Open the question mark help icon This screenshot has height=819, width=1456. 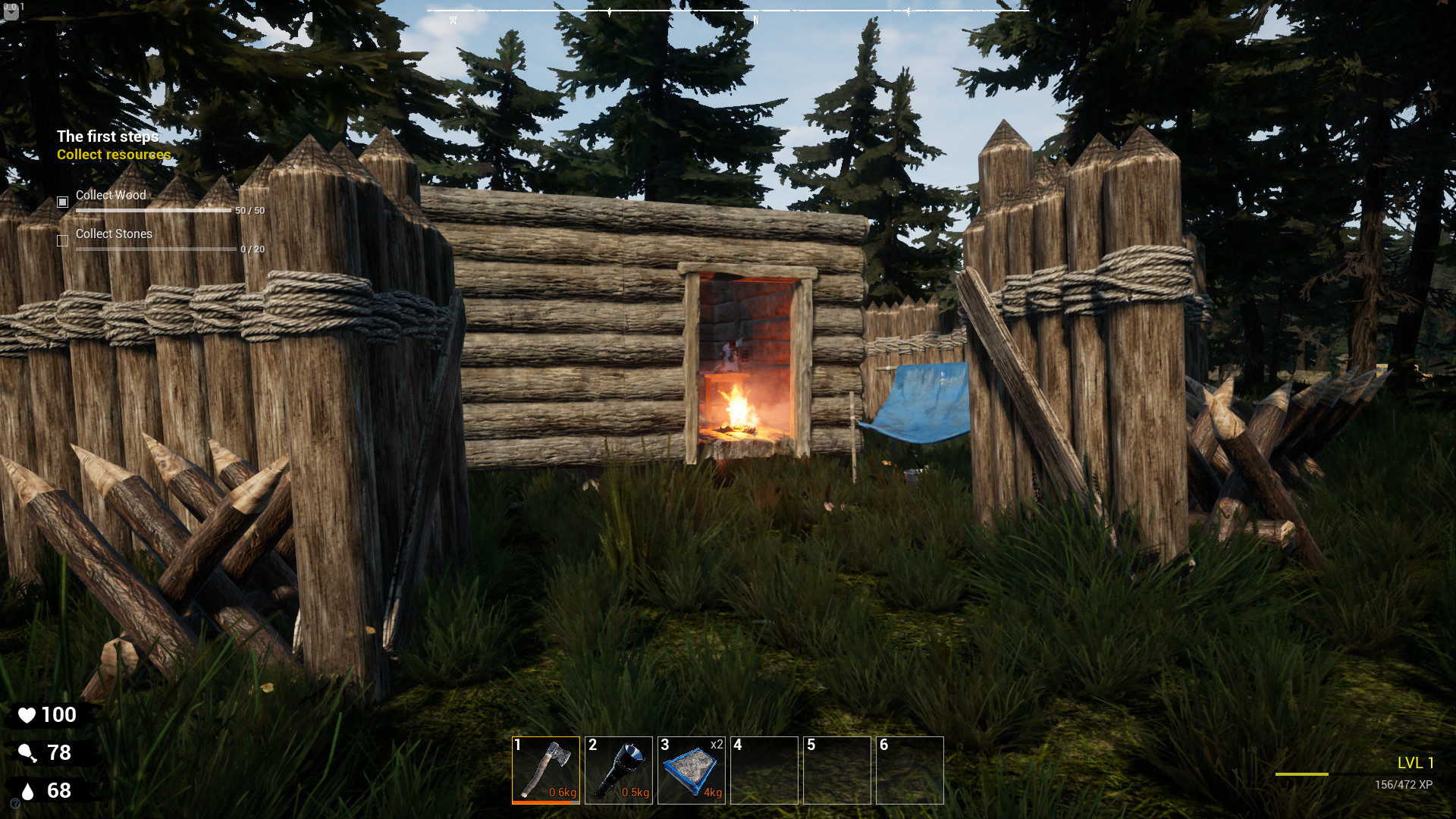point(15,804)
